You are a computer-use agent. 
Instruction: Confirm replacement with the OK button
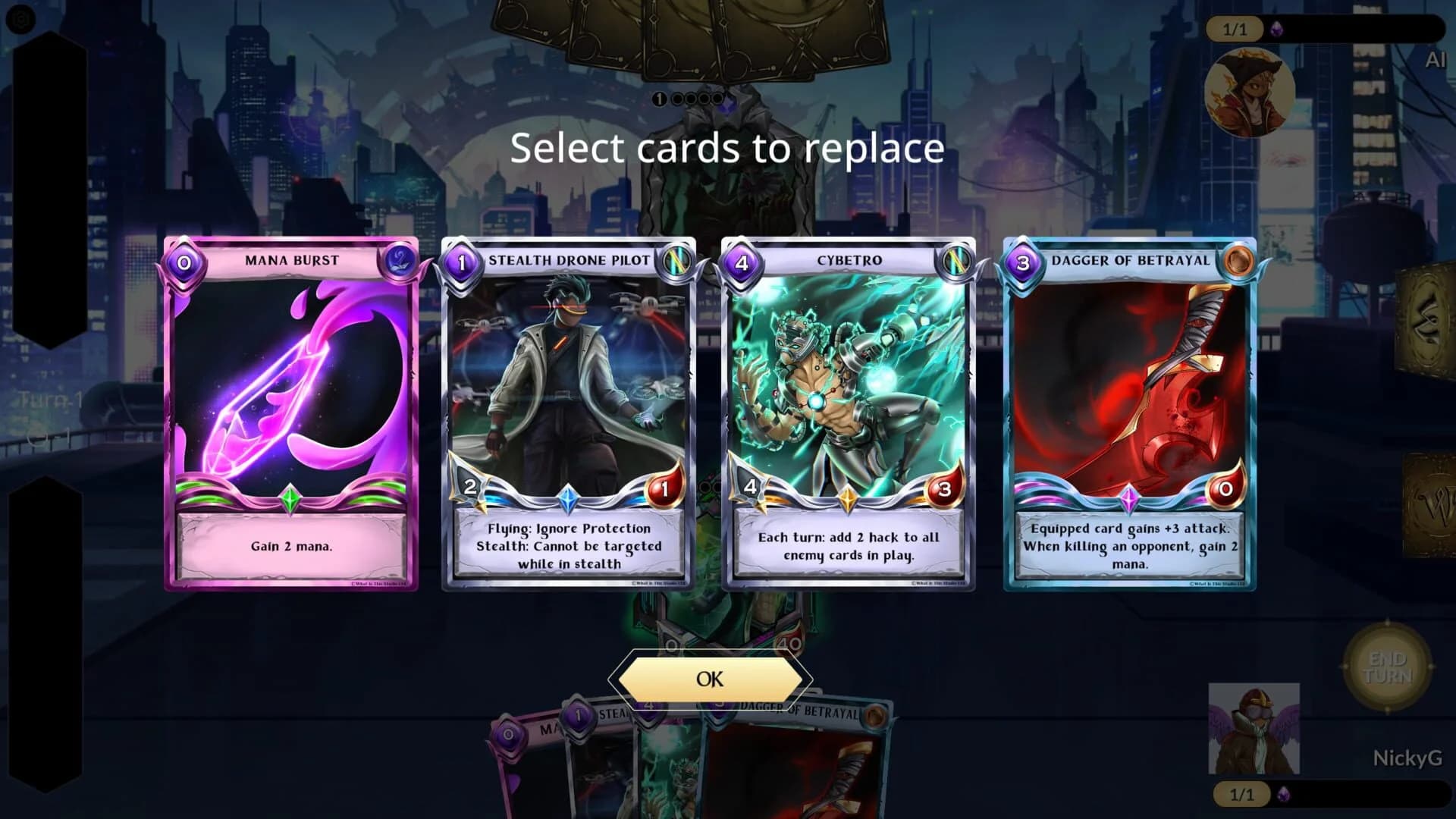[x=711, y=680]
